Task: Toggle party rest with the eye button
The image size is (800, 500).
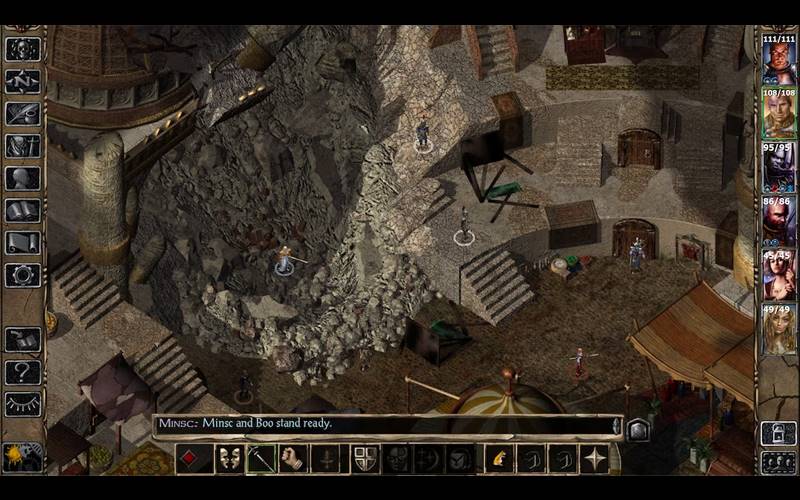Action: 22,404
